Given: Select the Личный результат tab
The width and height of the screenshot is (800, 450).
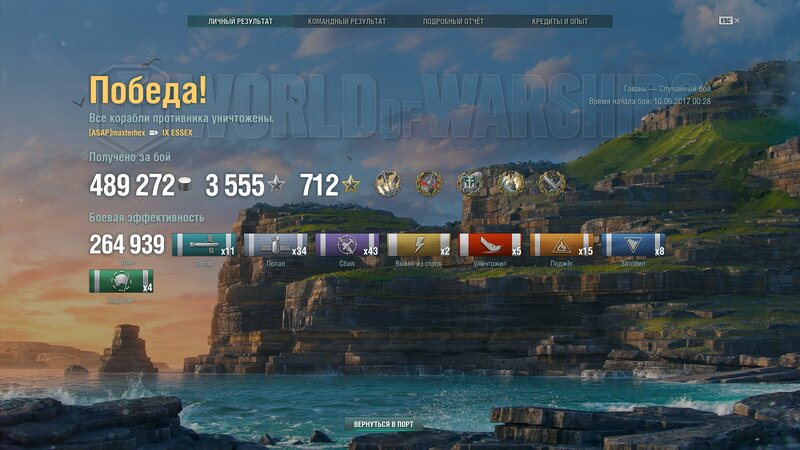Looking at the screenshot, I should point(240,21).
